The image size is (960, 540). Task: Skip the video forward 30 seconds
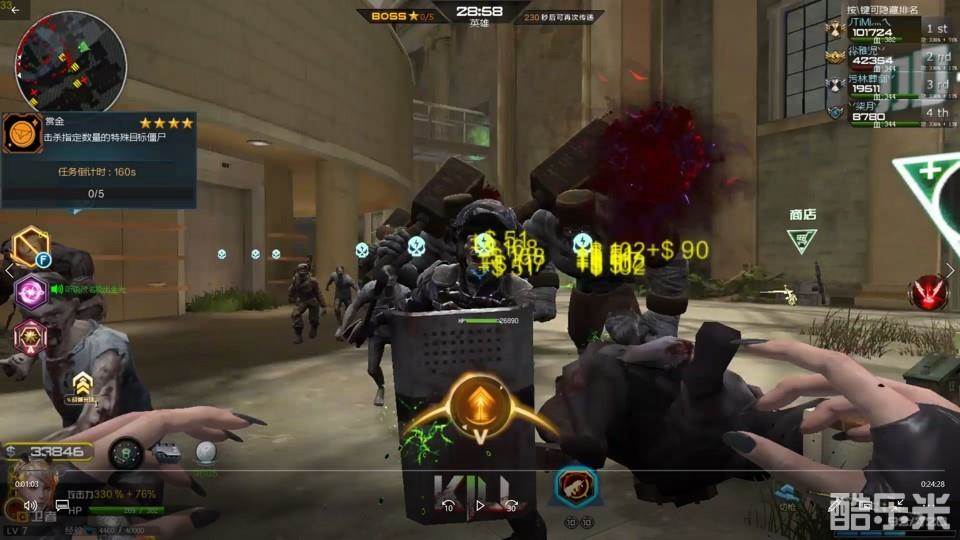point(510,507)
